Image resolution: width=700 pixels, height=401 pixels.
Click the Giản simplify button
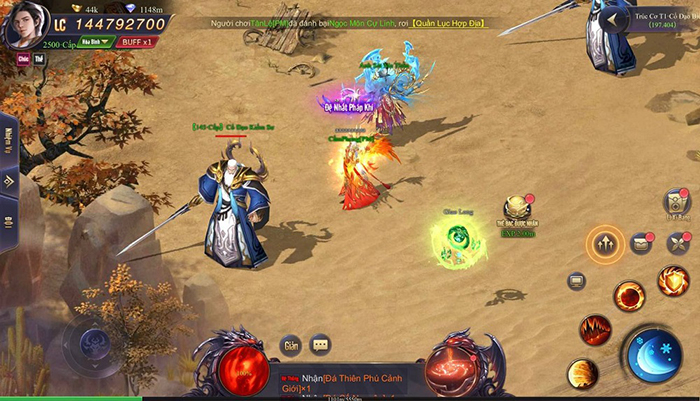290,344
